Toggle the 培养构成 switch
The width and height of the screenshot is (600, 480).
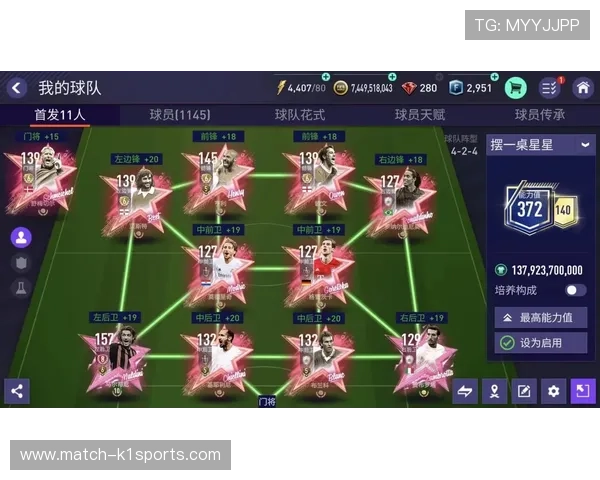click(x=575, y=290)
